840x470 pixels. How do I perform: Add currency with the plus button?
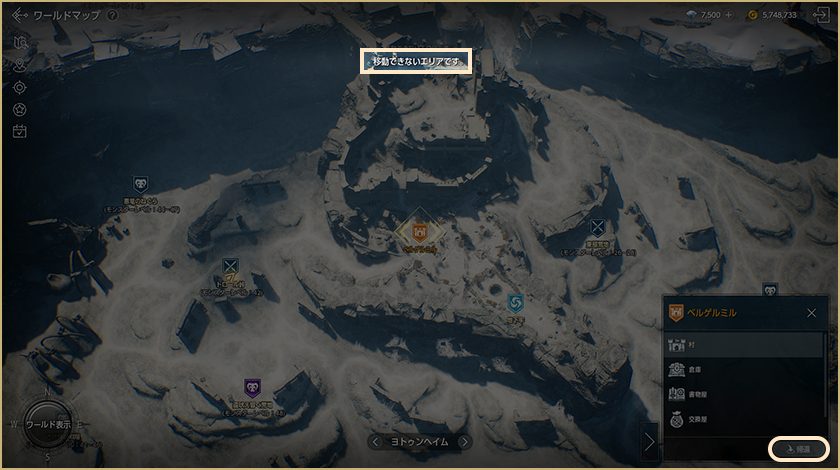(x=727, y=16)
